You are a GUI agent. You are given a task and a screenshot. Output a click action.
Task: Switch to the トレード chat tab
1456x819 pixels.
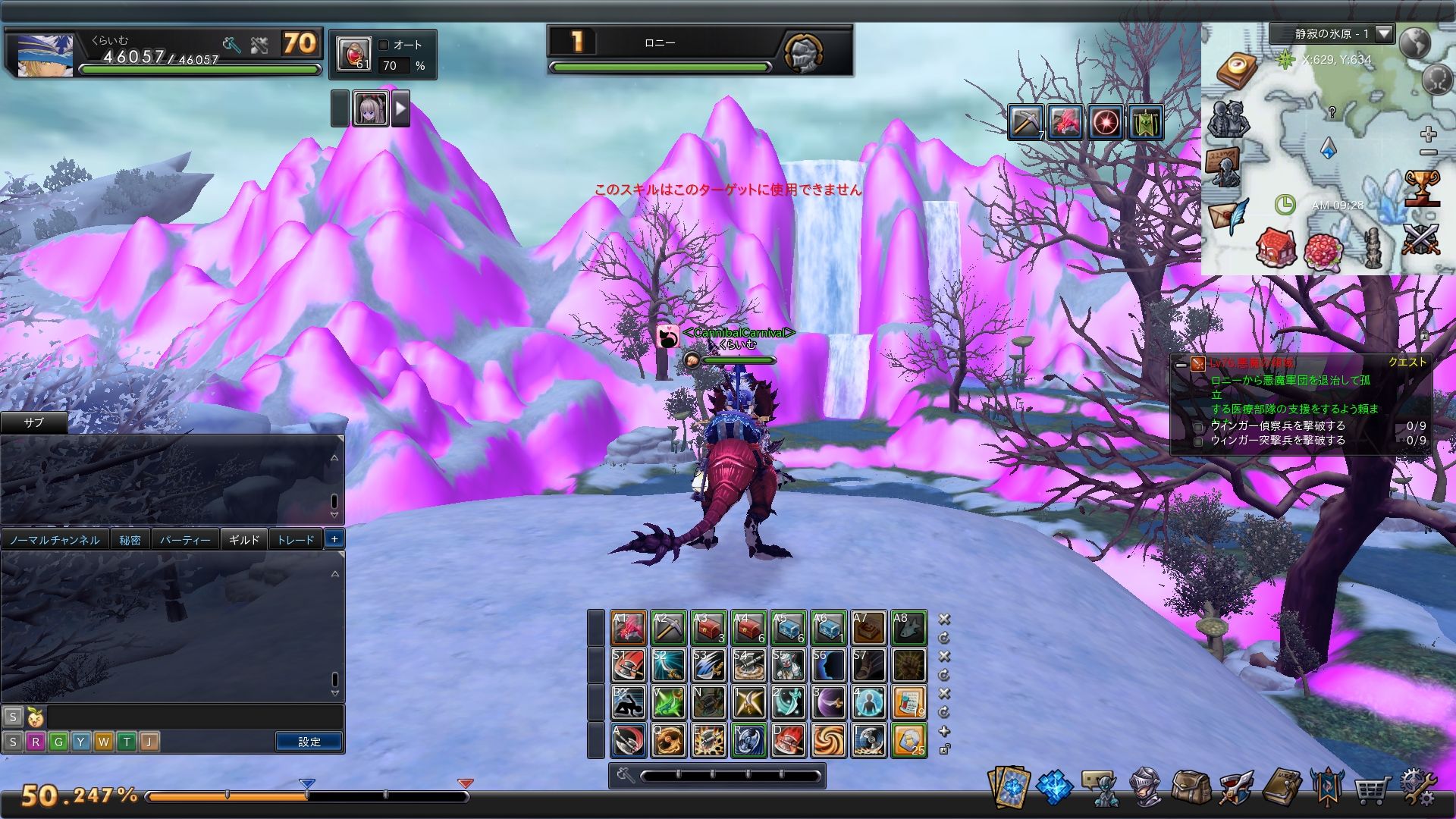295,540
